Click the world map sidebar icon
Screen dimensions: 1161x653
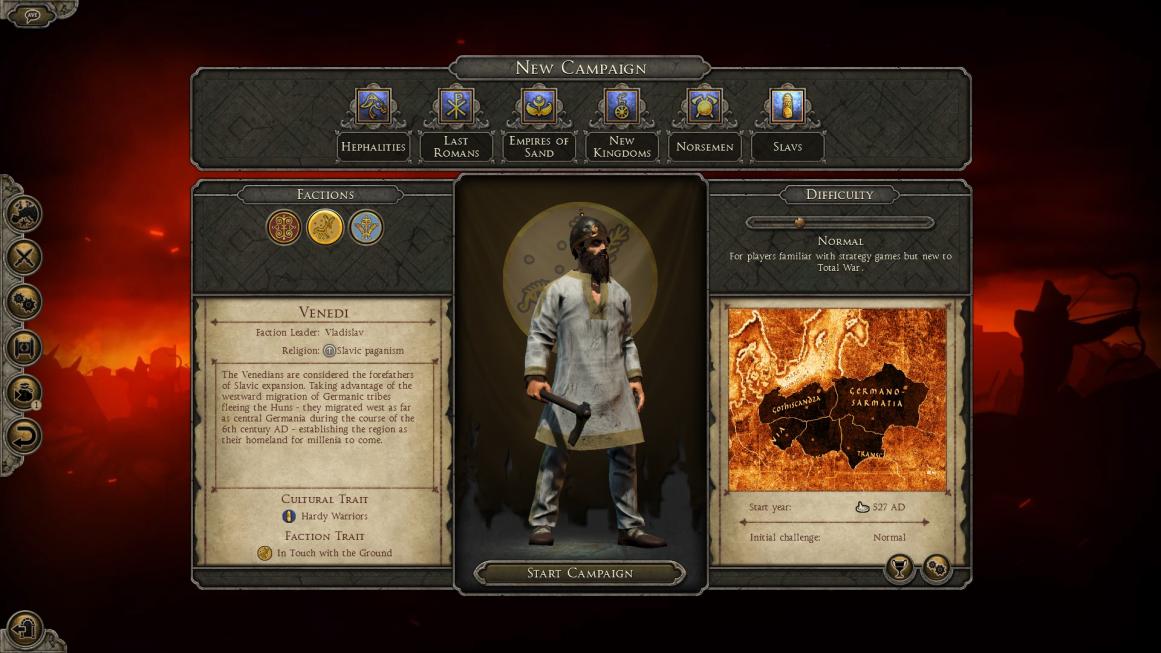pyautogui.click(x=24, y=213)
